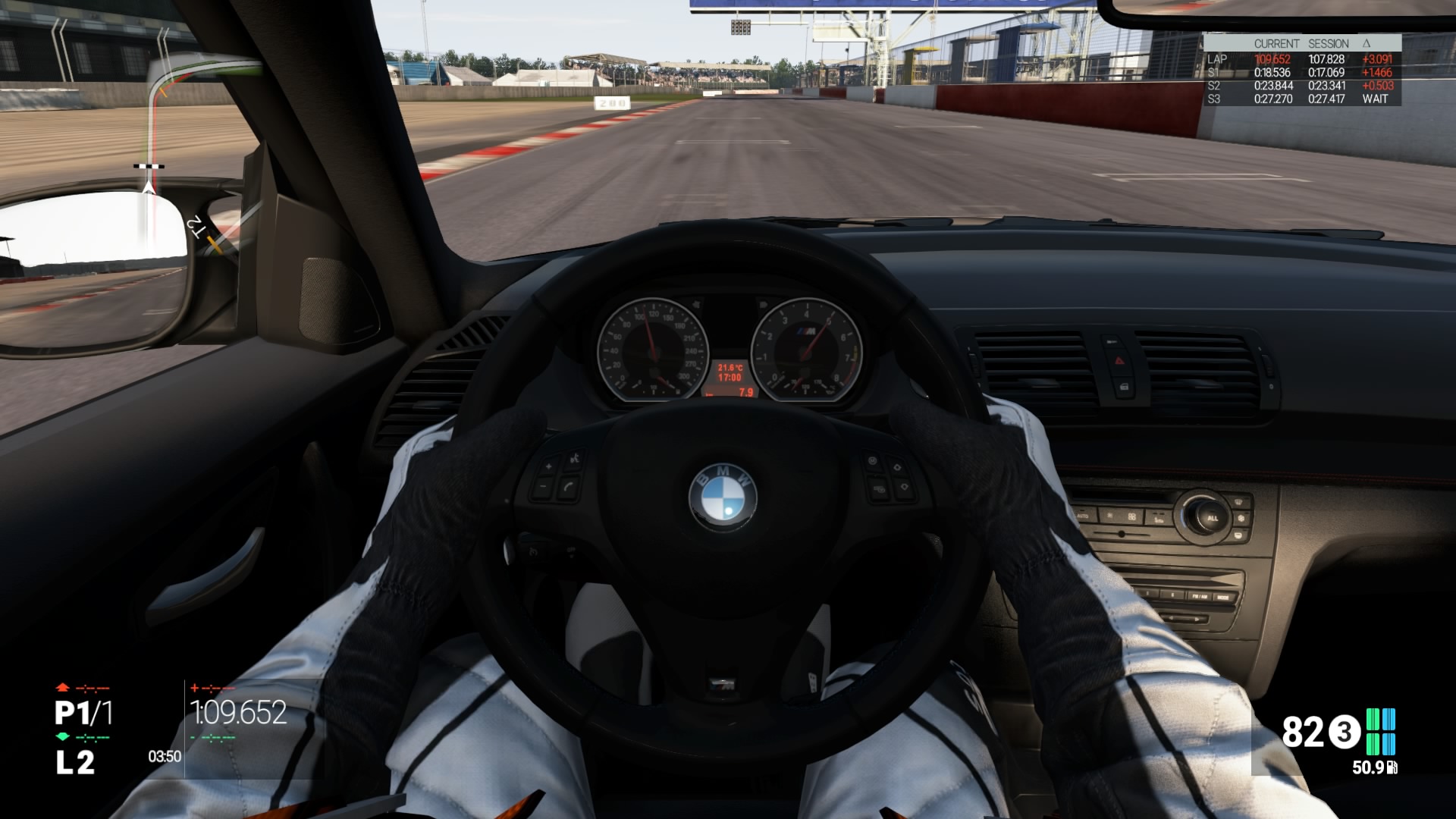Click the green tyre status indicator

[1380, 731]
